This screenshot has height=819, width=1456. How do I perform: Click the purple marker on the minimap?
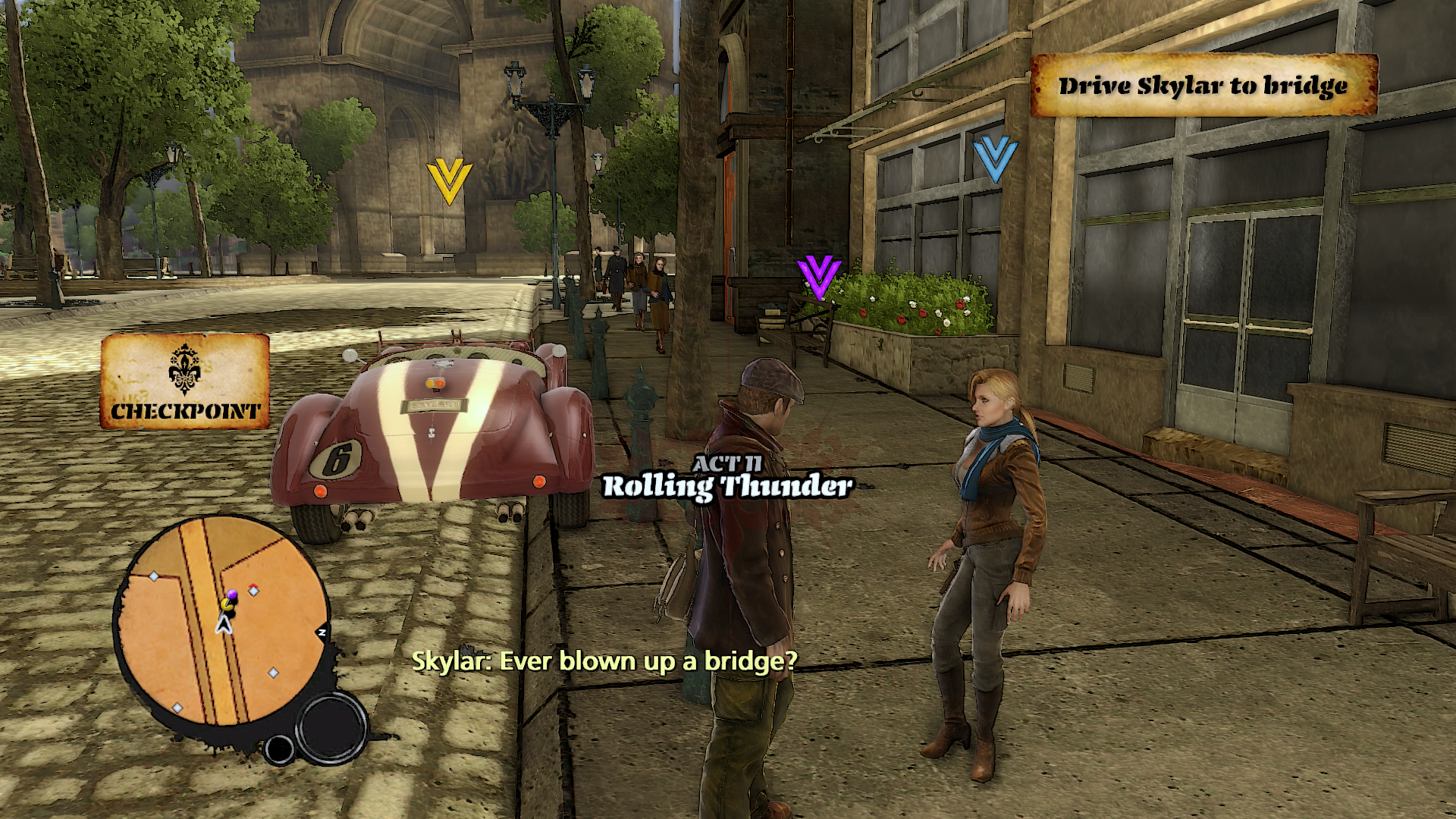pyautogui.click(x=232, y=594)
